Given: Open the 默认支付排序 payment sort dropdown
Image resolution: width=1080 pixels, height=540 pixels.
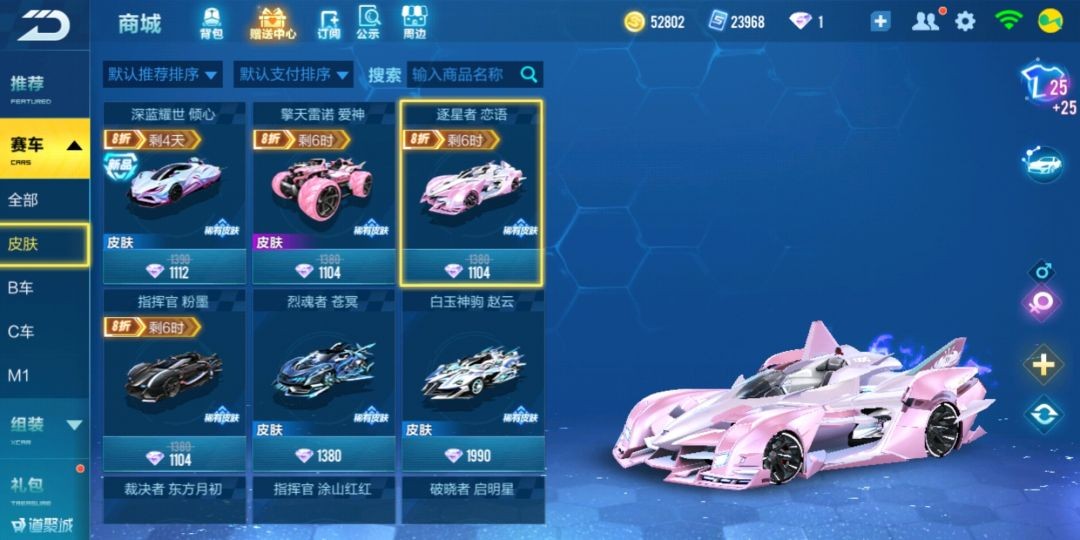Looking at the screenshot, I should coord(293,74).
